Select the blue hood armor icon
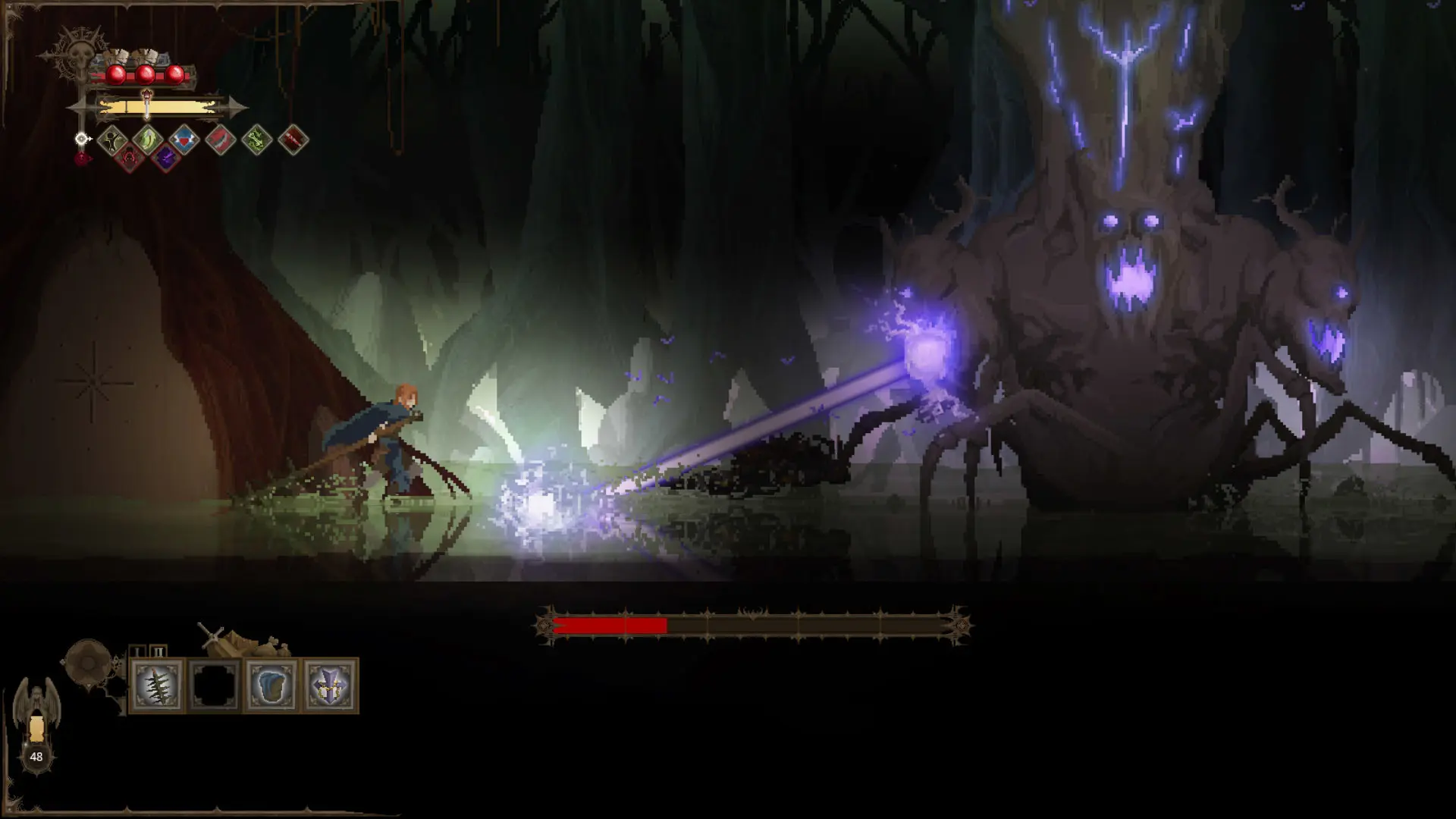 pyautogui.click(x=272, y=686)
